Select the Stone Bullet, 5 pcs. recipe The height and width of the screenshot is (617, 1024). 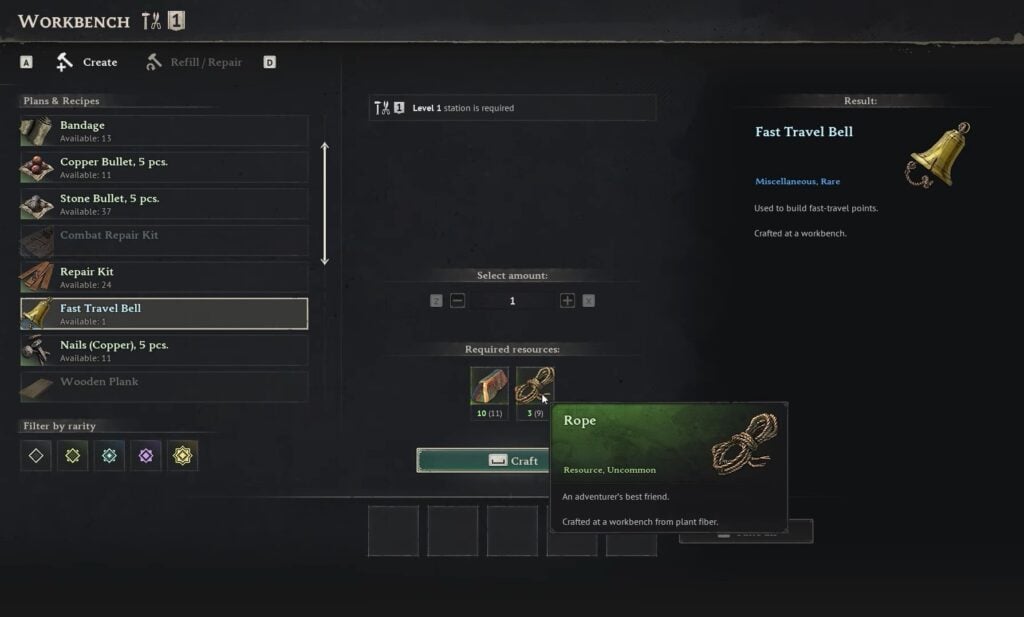pyautogui.click(x=164, y=204)
